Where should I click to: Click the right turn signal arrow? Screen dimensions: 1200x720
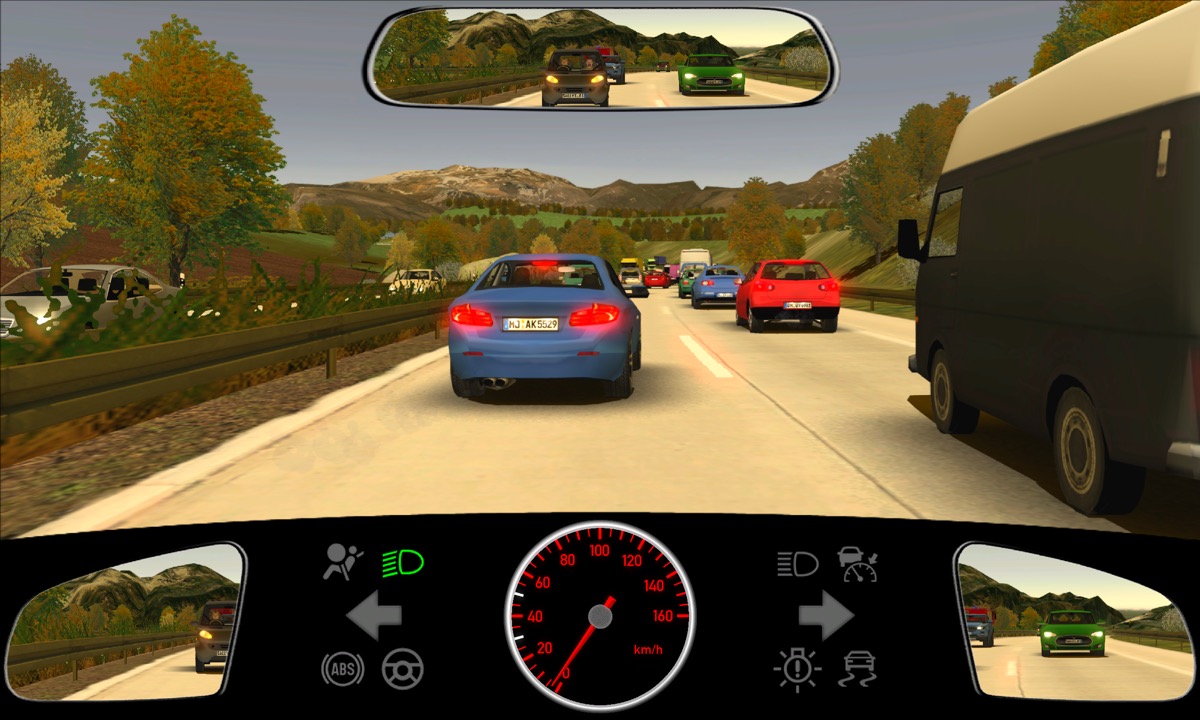click(825, 615)
